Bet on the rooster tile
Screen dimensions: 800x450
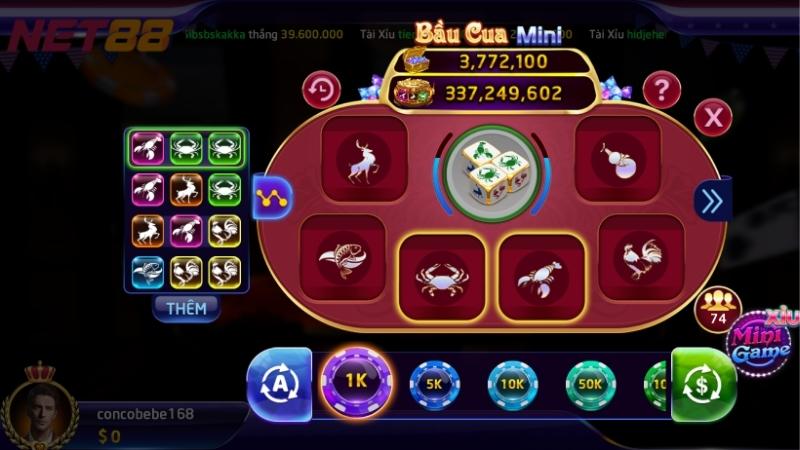[x=640, y=257]
